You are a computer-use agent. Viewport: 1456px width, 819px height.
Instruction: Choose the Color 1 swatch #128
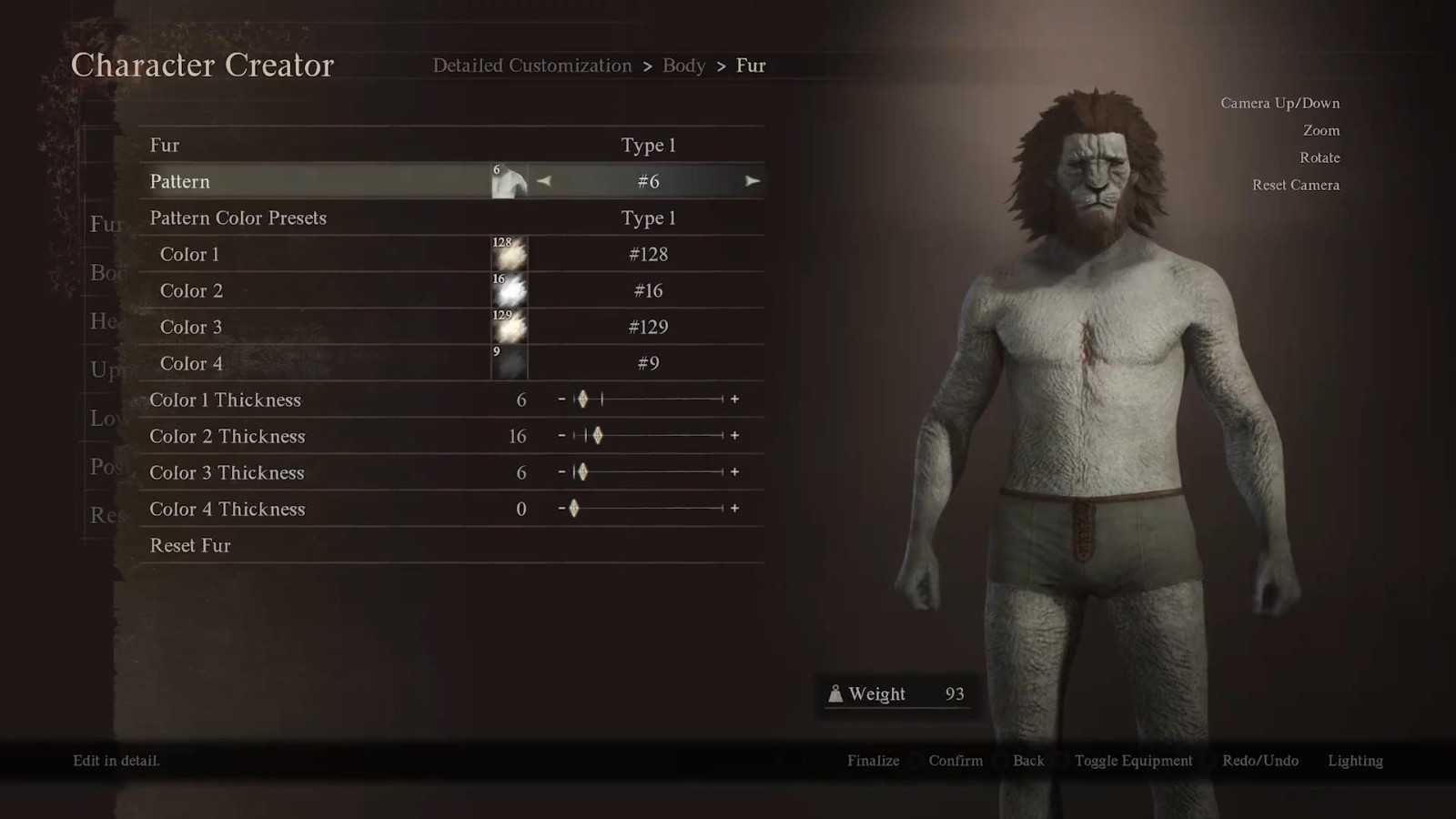[x=510, y=255]
